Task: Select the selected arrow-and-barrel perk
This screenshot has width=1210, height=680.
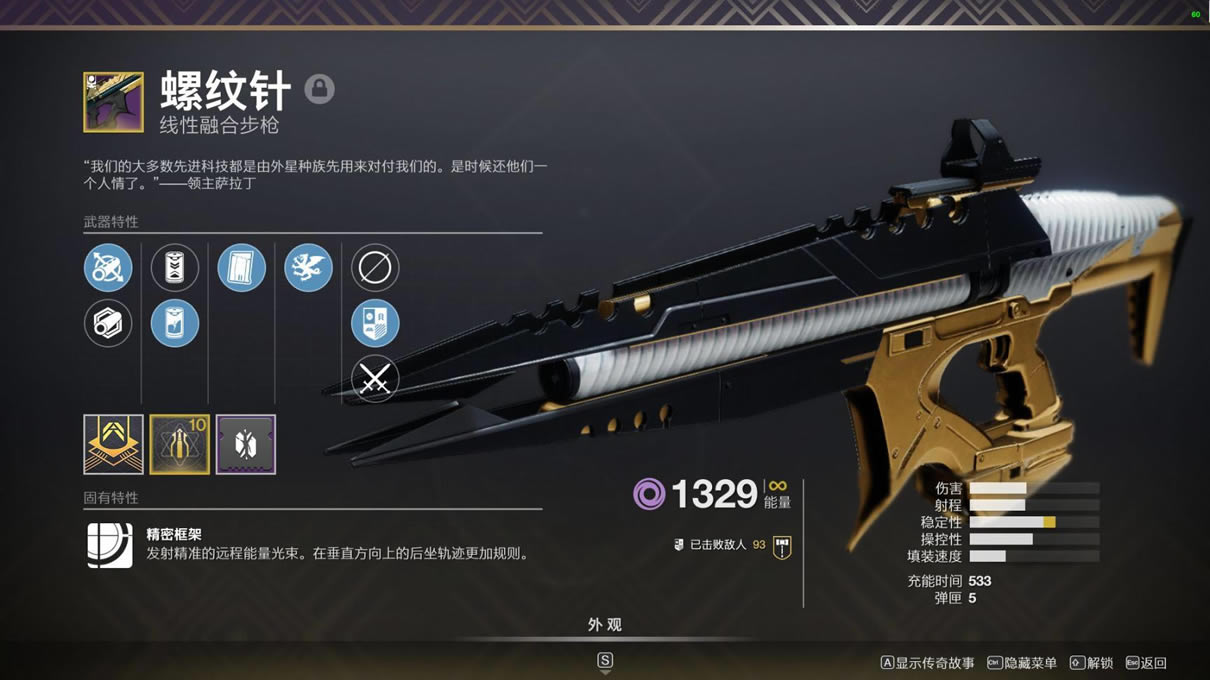Action: 108,268
